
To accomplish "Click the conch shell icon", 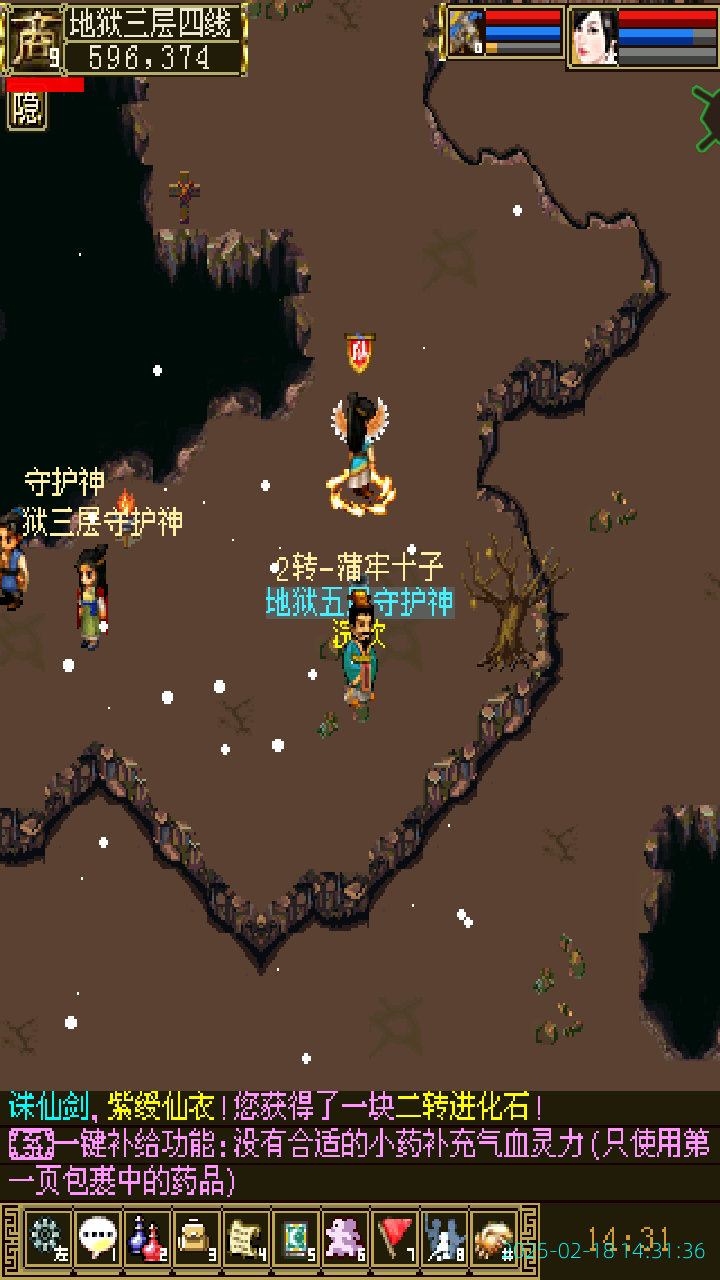I will tap(495, 1238).
